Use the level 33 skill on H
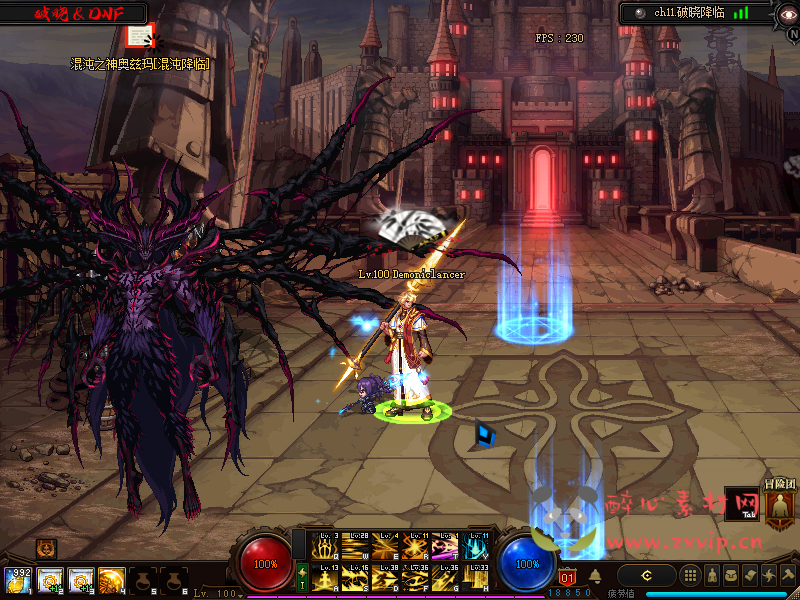 475,578
